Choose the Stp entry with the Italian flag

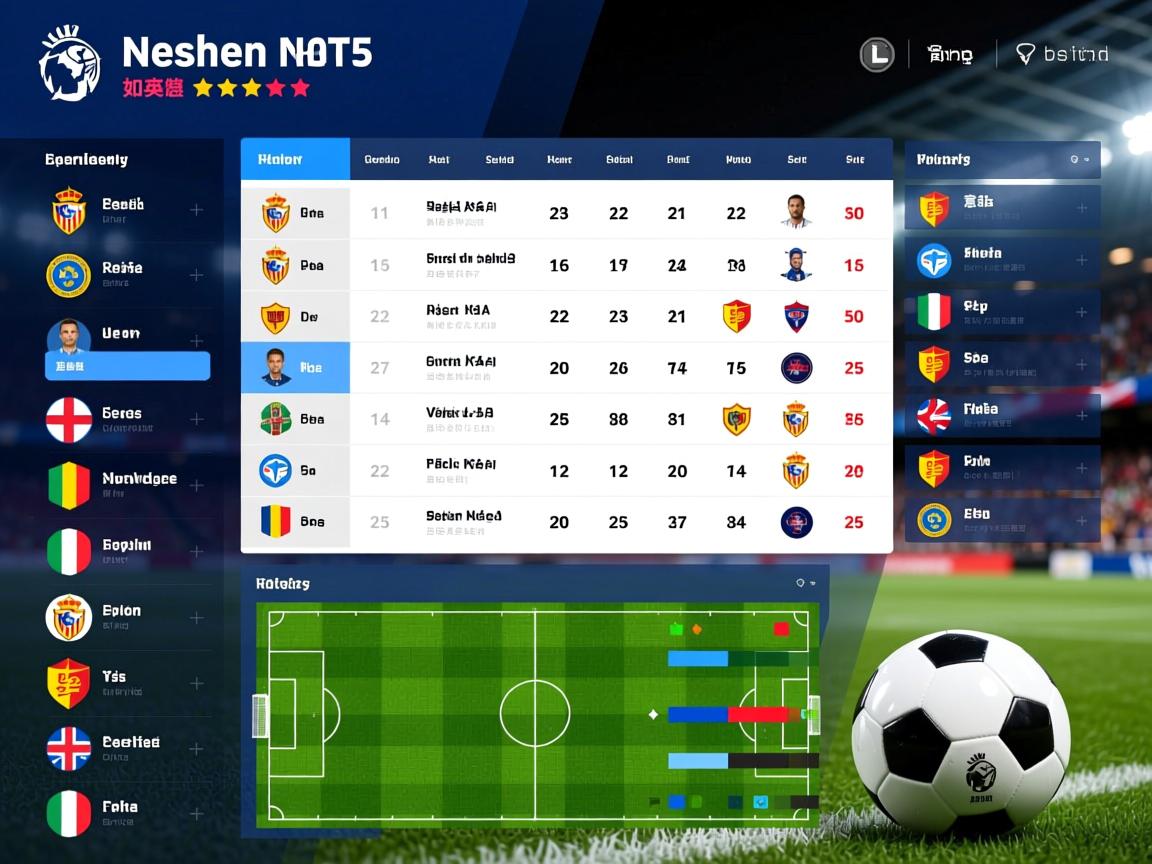tap(1002, 312)
